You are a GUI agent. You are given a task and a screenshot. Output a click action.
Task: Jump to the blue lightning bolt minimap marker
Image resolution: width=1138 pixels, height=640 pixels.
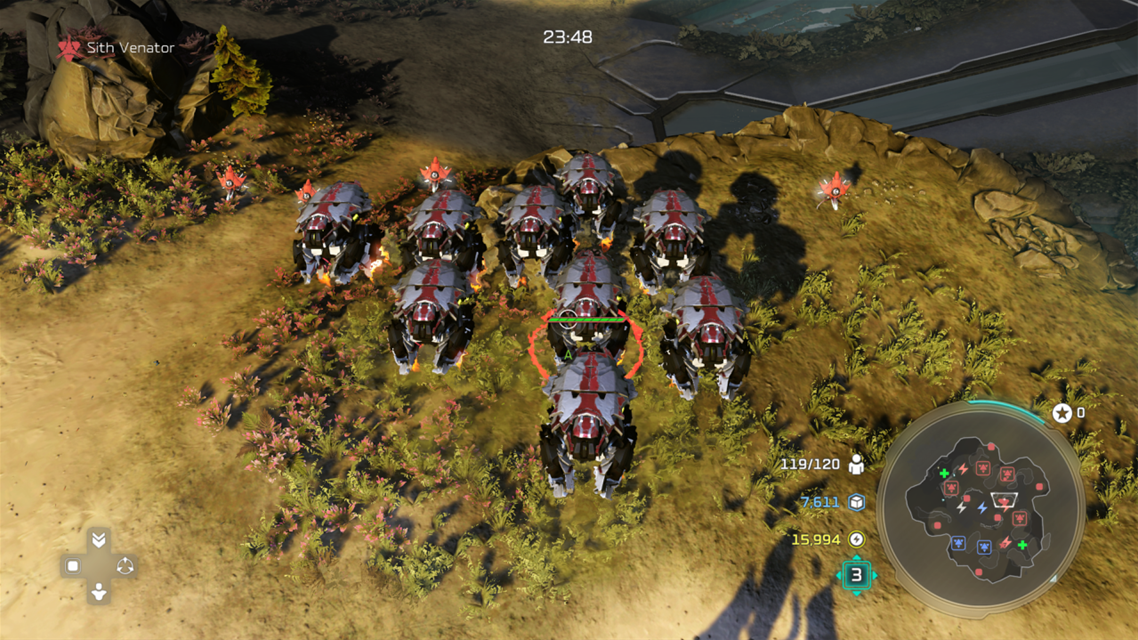click(x=982, y=509)
